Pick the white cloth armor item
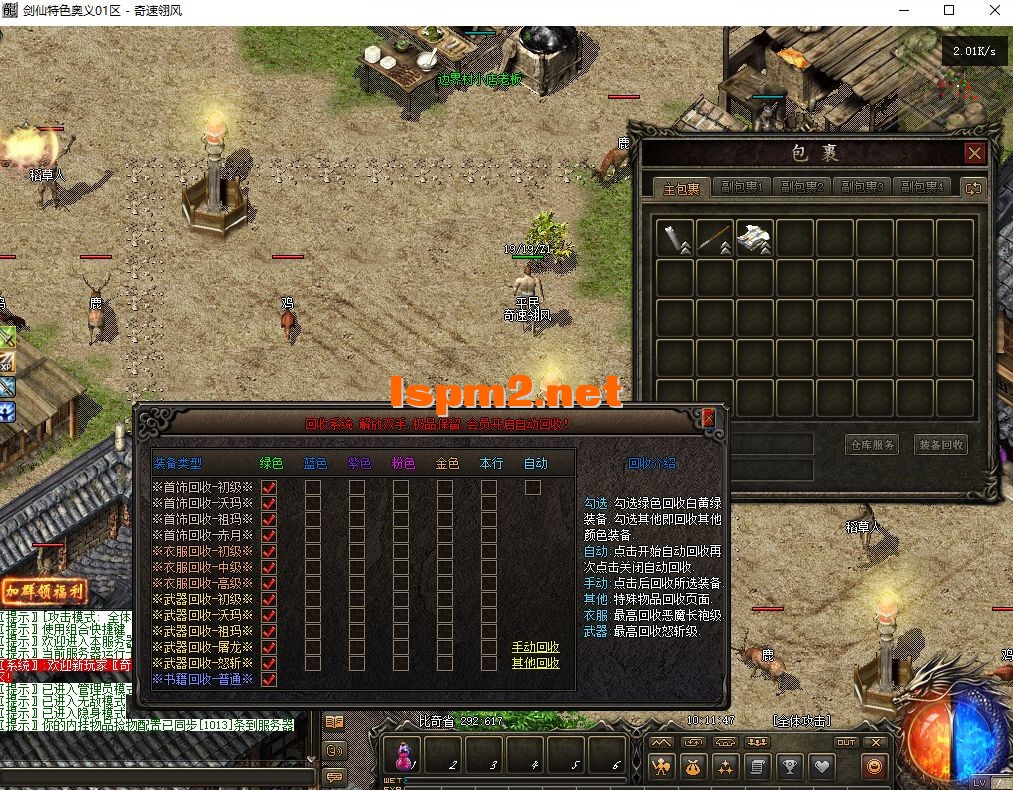Screen dimensions: 1013x790 click(755, 239)
